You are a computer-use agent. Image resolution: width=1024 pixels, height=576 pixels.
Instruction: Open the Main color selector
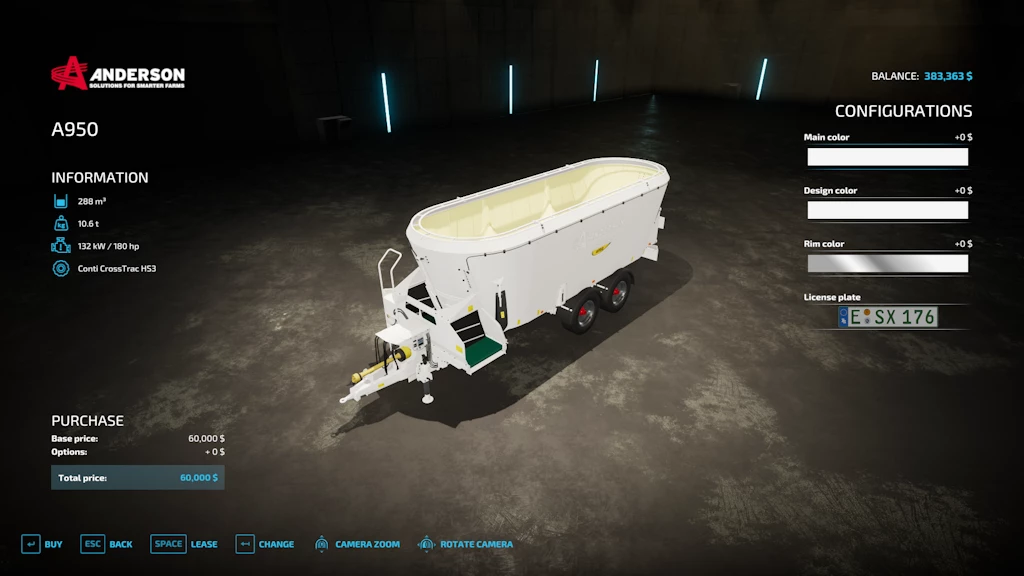pyautogui.click(x=887, y=157)
